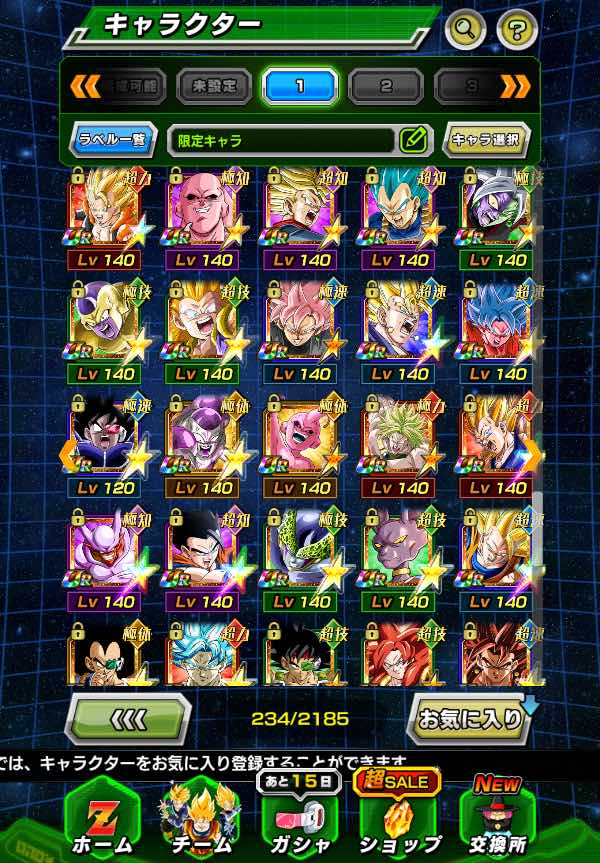Edit the 限定キャラ label name
Viewport: 600px width, 863px height.
pyautogui.click(x=413, y=140)
